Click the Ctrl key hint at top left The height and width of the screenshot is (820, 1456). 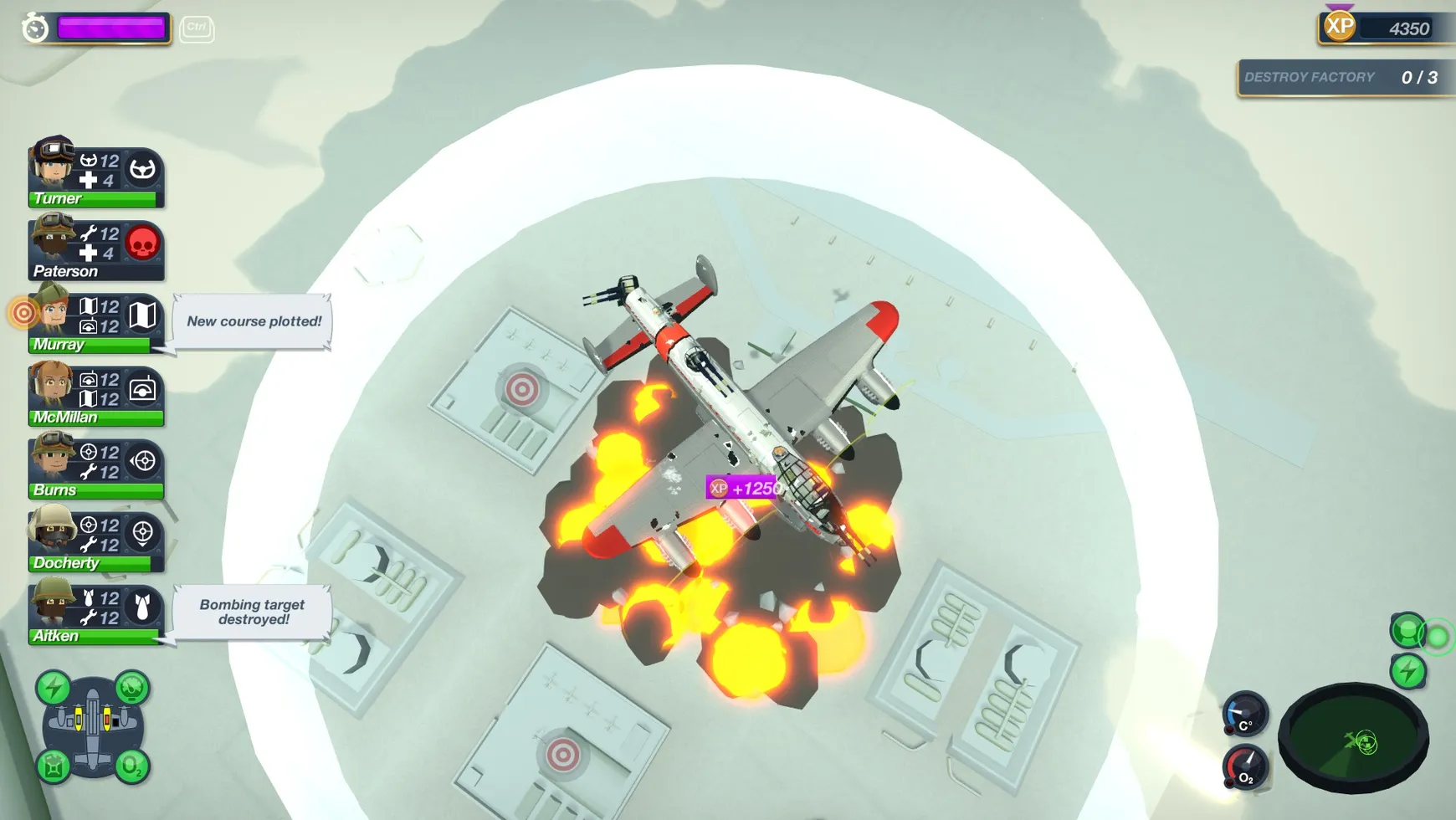click(197, 28)
